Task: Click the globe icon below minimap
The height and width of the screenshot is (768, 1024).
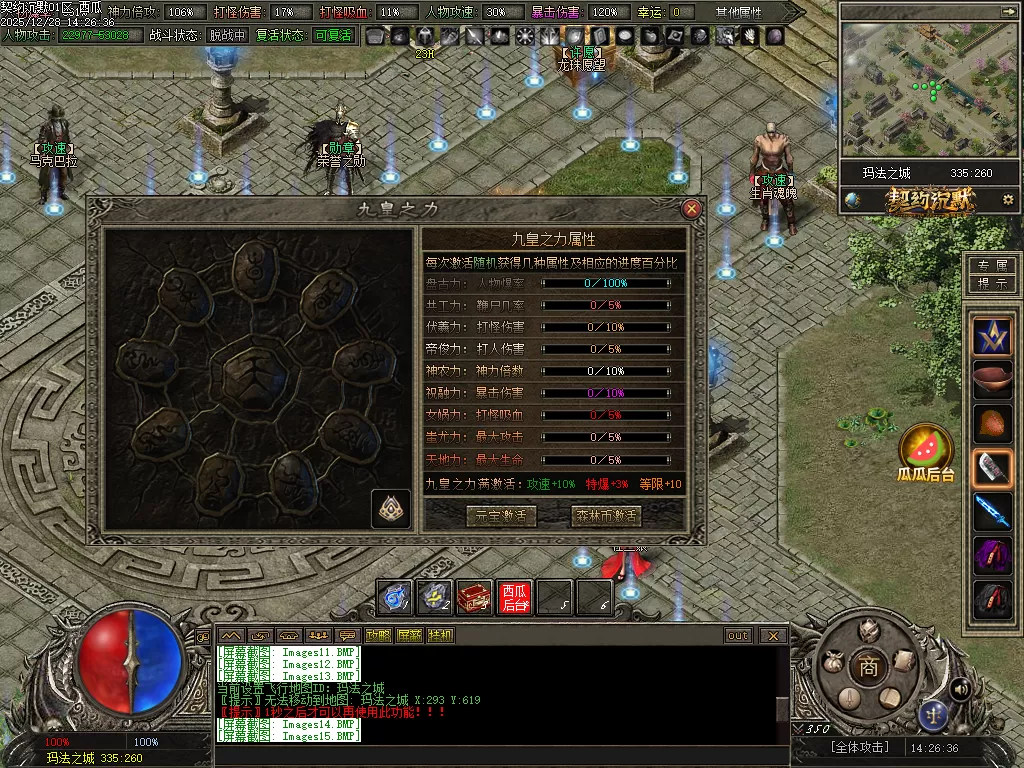Action: click(852, 200)
